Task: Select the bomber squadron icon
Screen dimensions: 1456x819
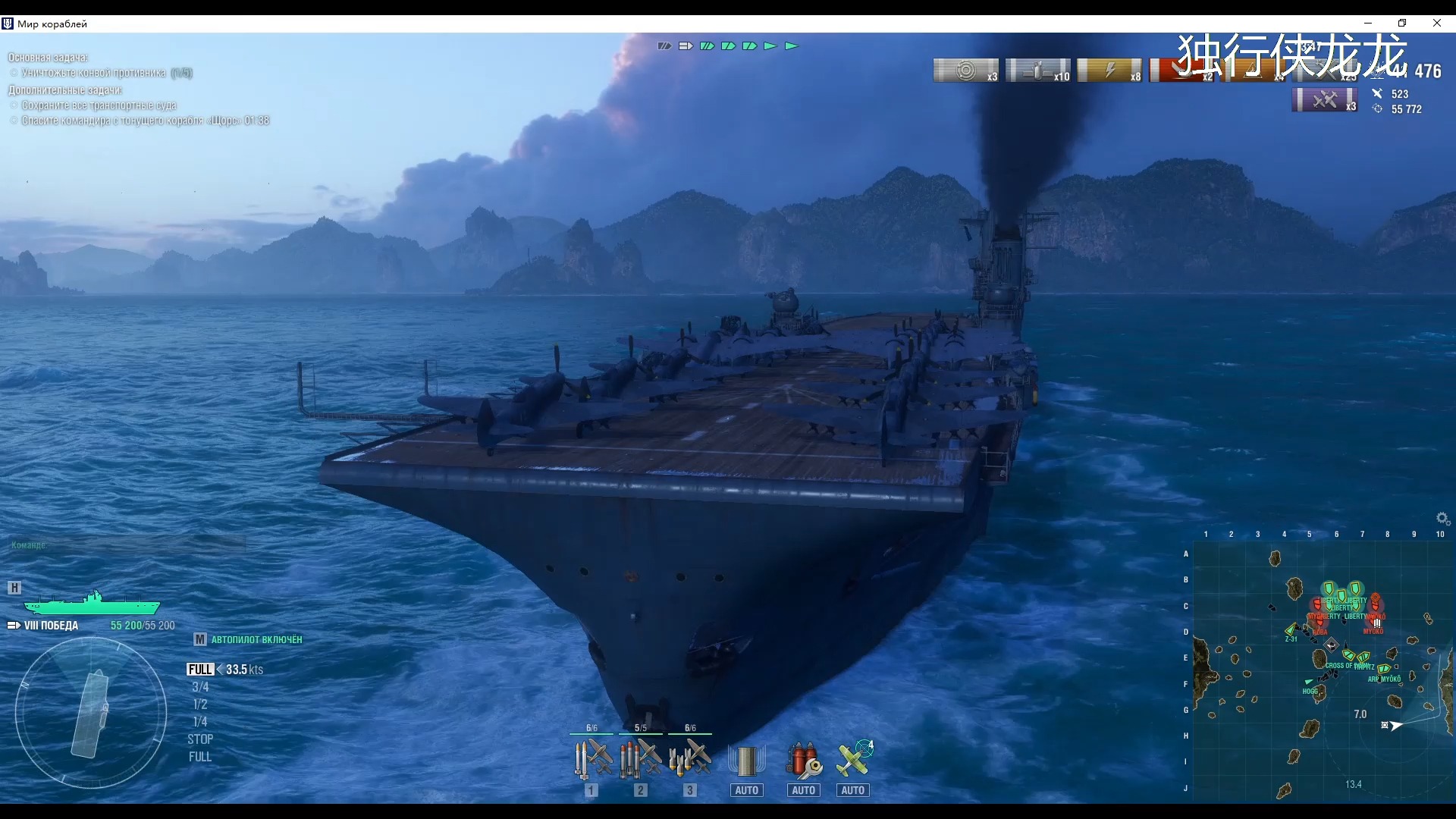Action: 690,758
